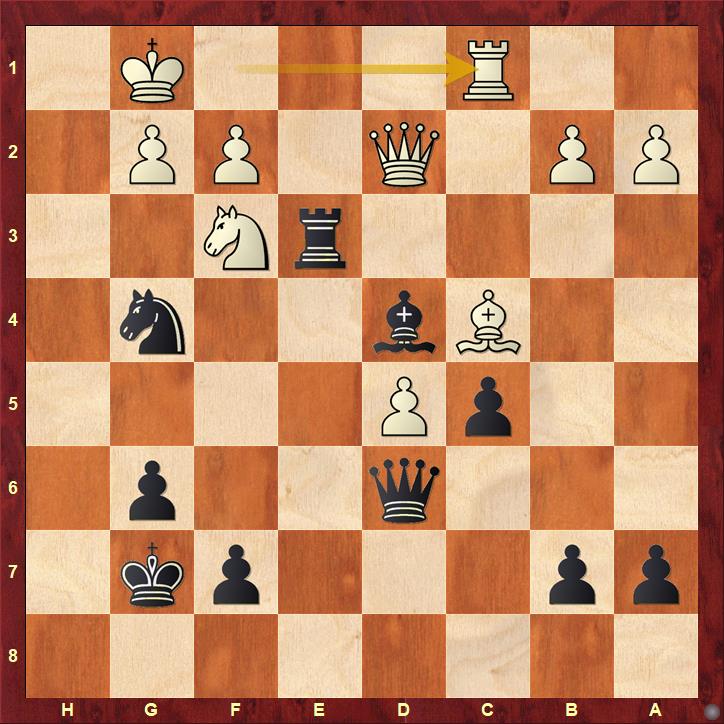Select the white pawn on d5
Image resolution: width=724 pixels, height=724 pixels.
404,407
